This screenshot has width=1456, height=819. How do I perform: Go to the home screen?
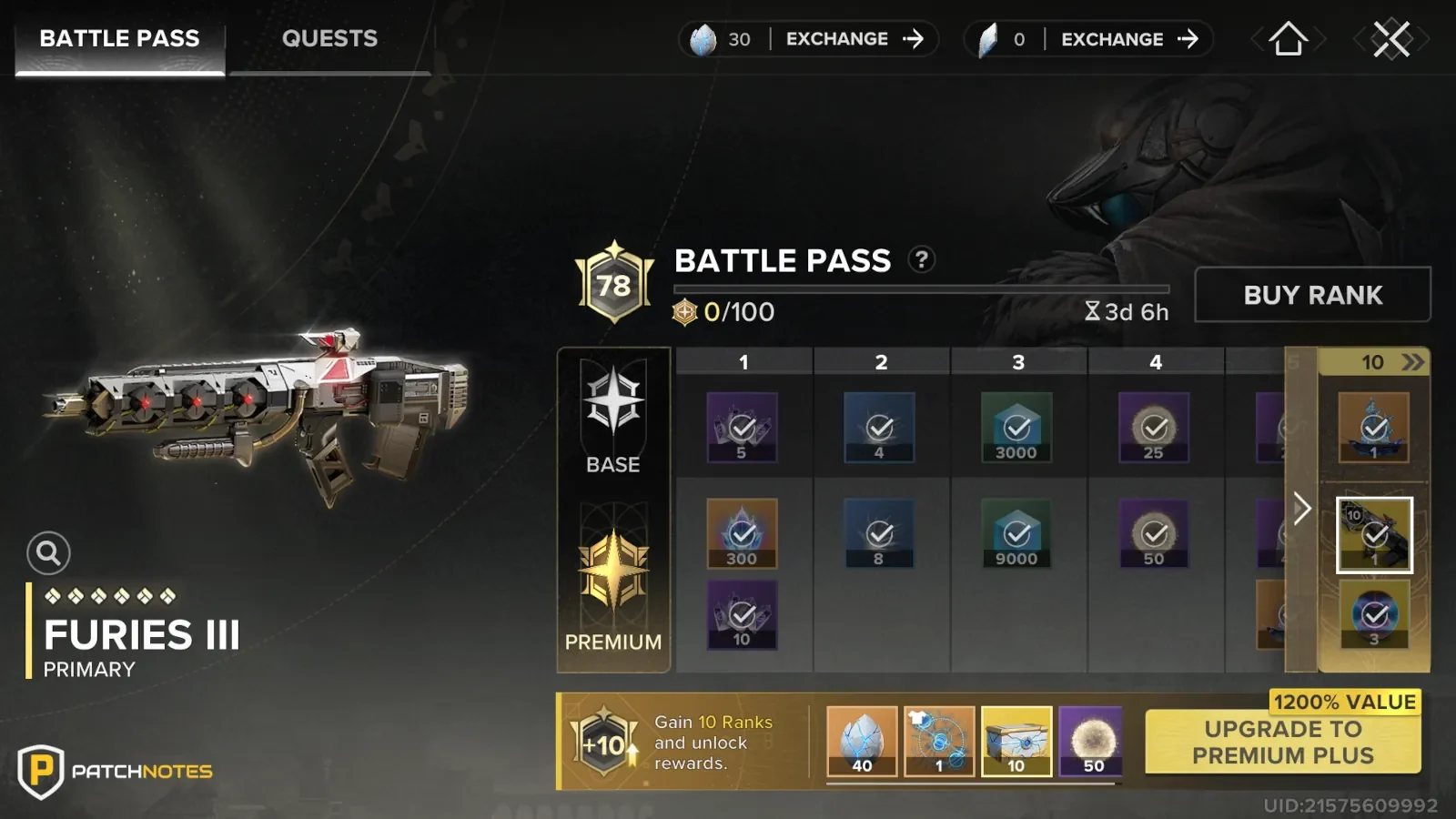1288,39
